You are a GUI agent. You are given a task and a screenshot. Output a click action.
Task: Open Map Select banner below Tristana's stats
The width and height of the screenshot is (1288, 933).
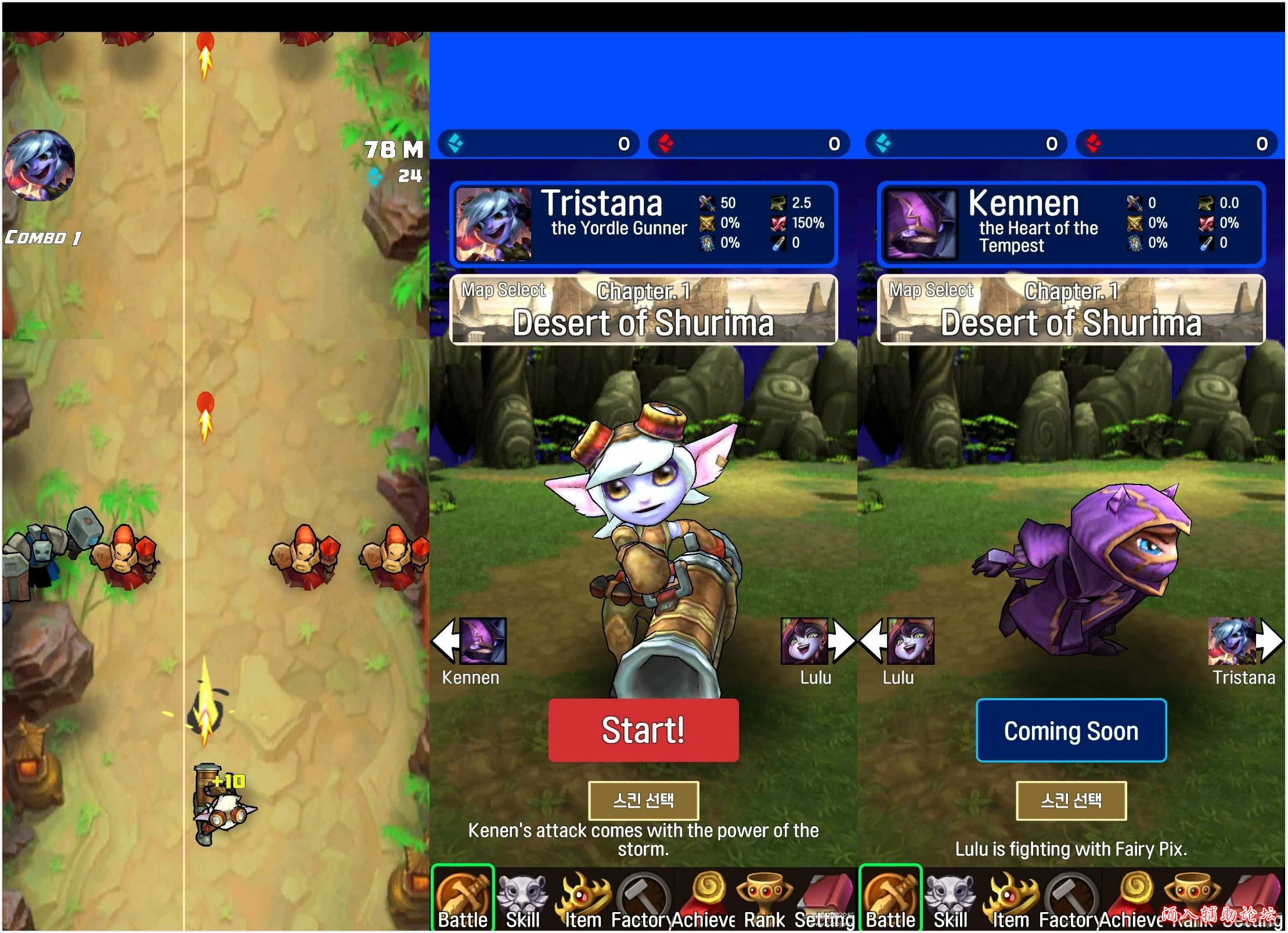coord(643,310)
